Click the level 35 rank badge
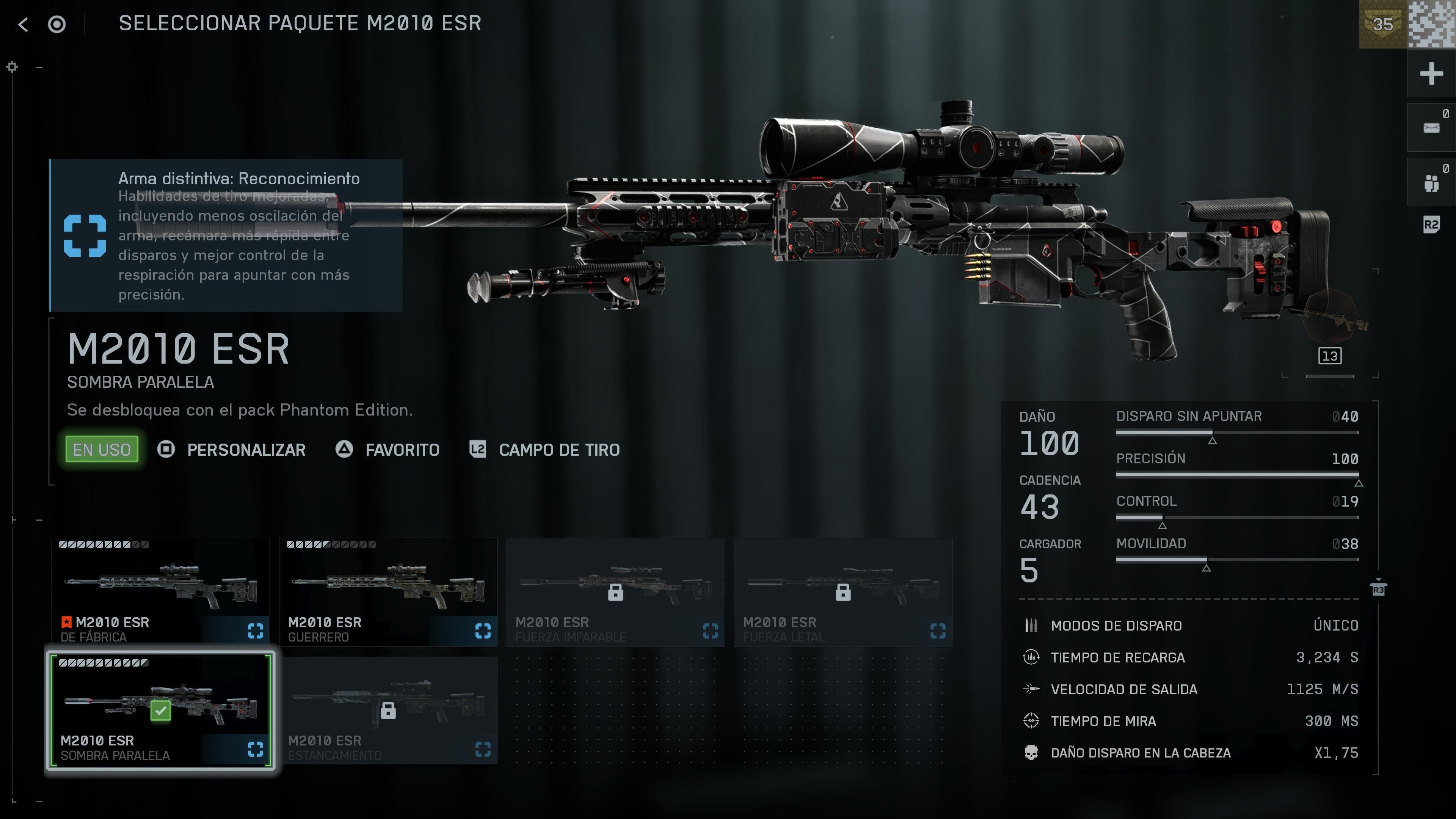Image resolution: width=1456 pixels, height=819 pixels. [1382, 24]
